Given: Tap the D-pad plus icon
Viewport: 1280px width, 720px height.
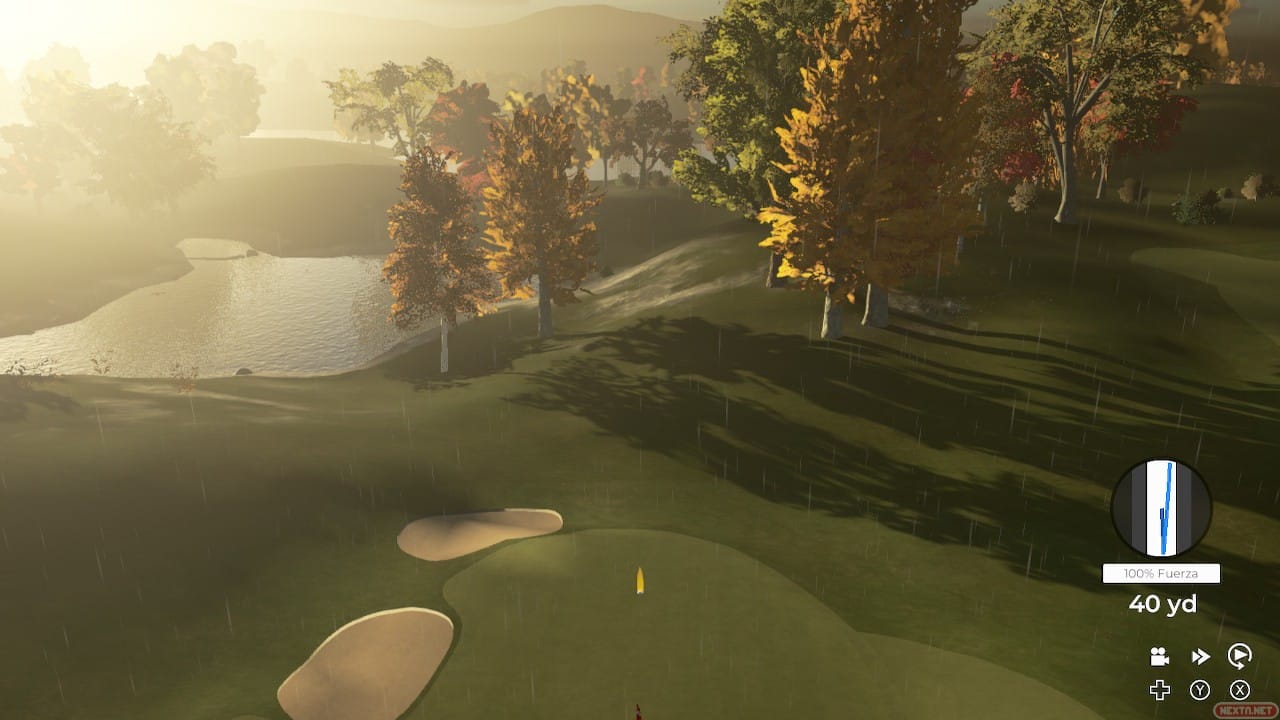Looking at the screenshot, I should (x=1159, y=689).
